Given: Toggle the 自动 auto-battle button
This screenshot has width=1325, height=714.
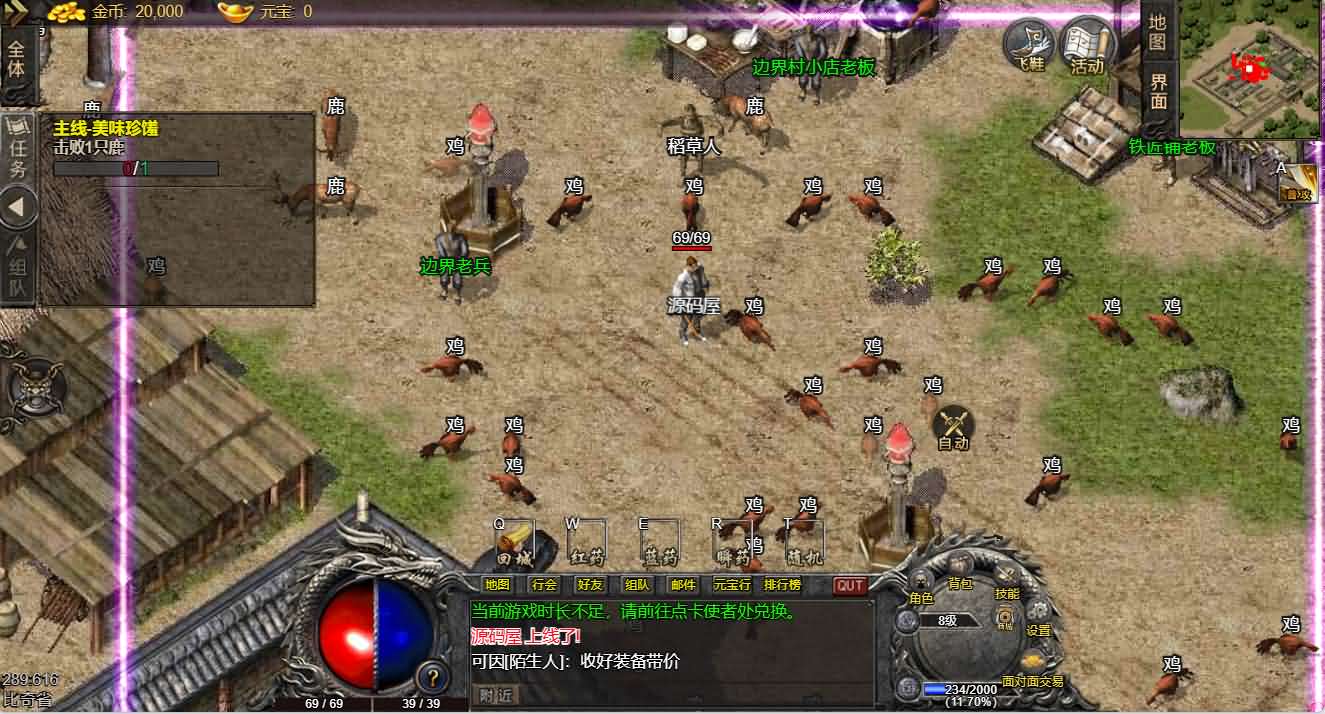Looking at the screenshot, I should pos(953,428).
